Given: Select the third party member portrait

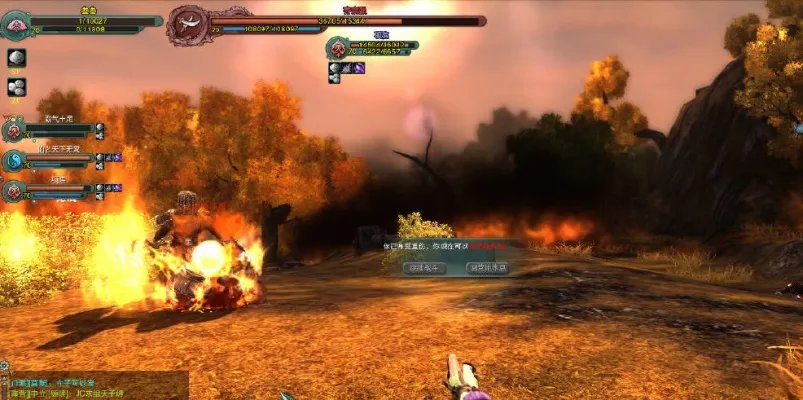Looking at the screenshot, I should [x=13, y=190].
